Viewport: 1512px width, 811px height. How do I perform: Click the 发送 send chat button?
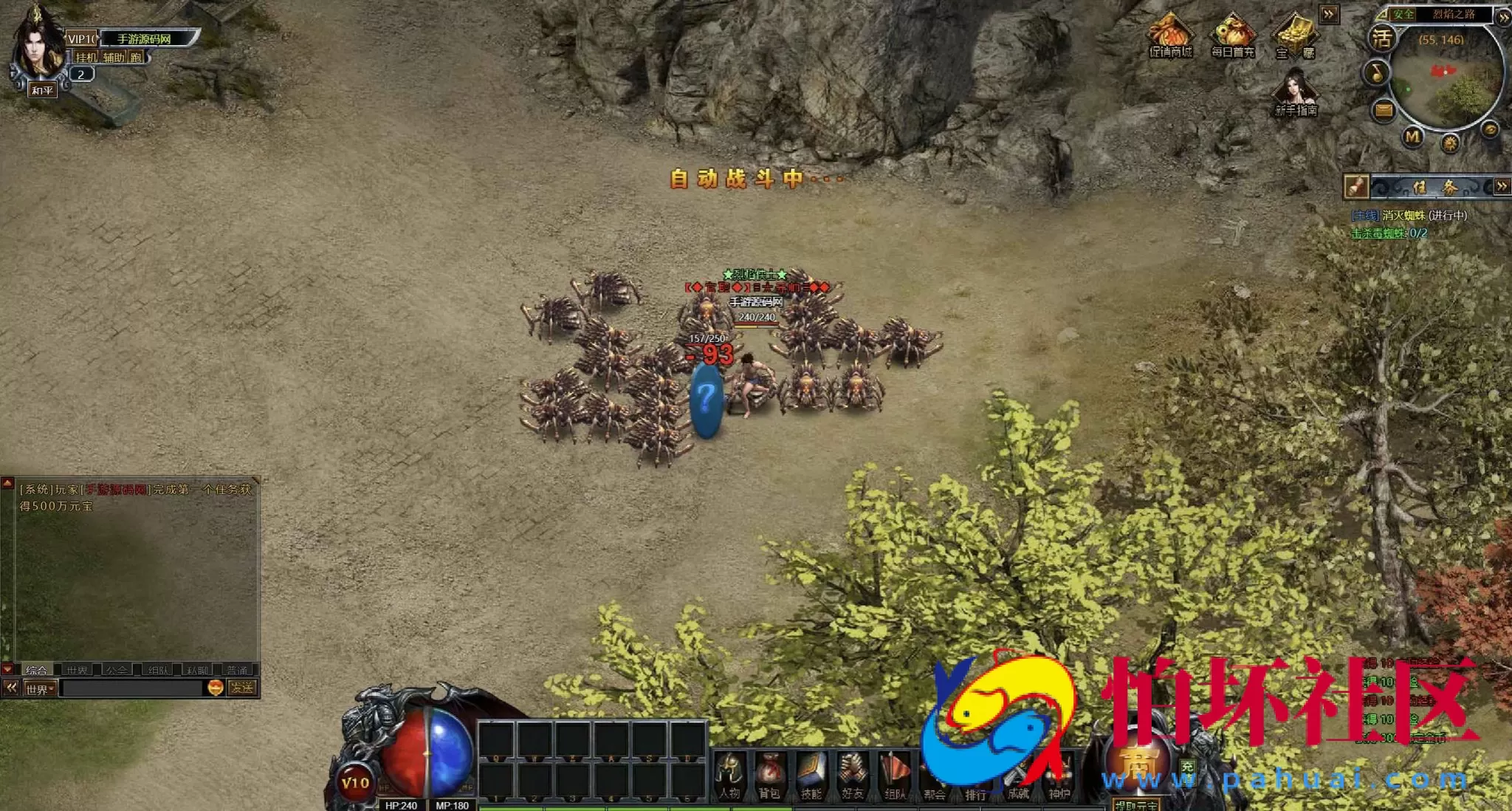242,688
